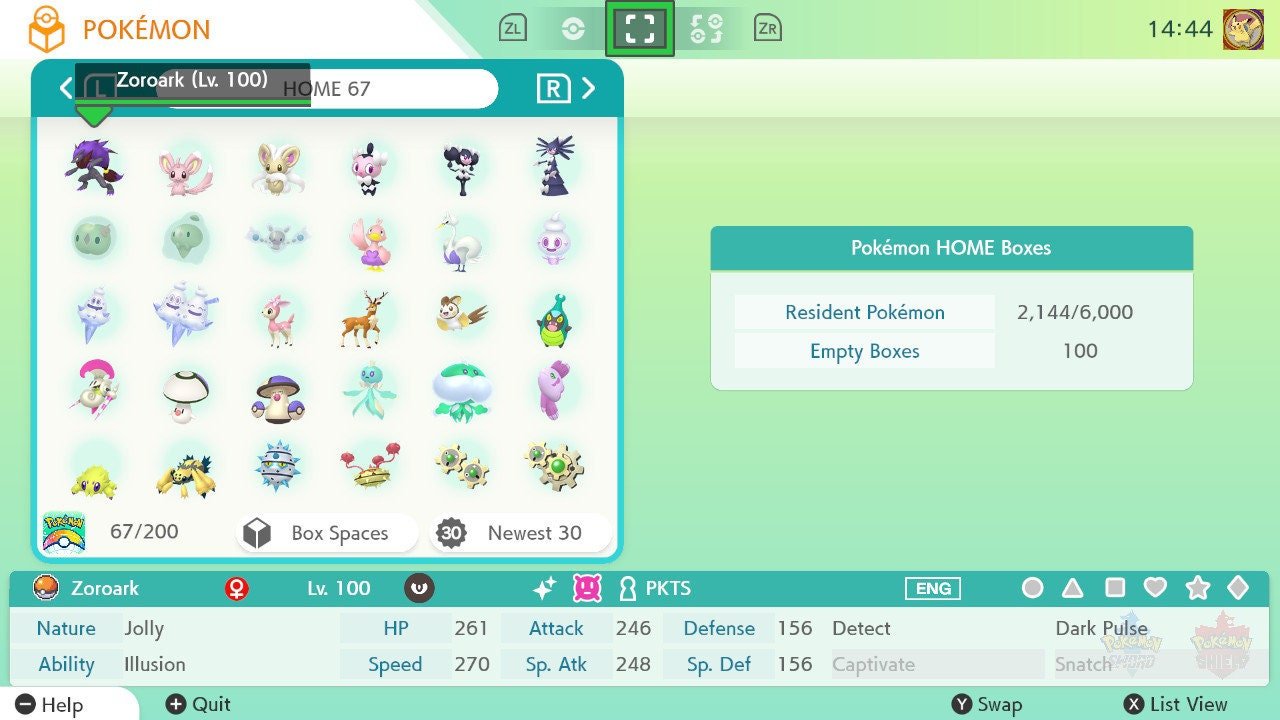The height and width of the screenshot is (720, 1280).
Task: Toggle the circle marking for Zoroark
Action: coord(1032,589)
